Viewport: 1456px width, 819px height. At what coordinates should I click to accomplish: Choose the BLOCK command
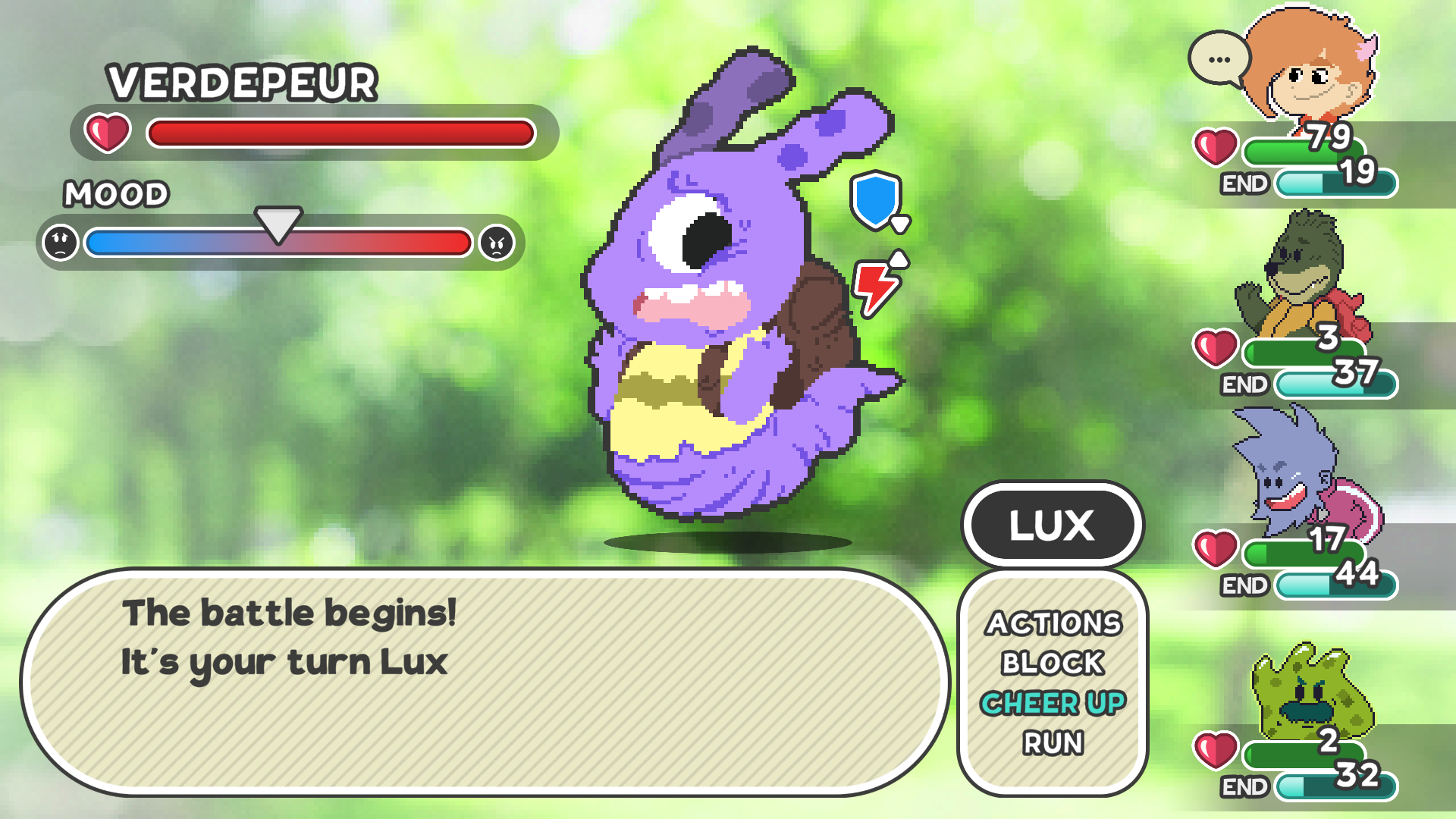1053,664
